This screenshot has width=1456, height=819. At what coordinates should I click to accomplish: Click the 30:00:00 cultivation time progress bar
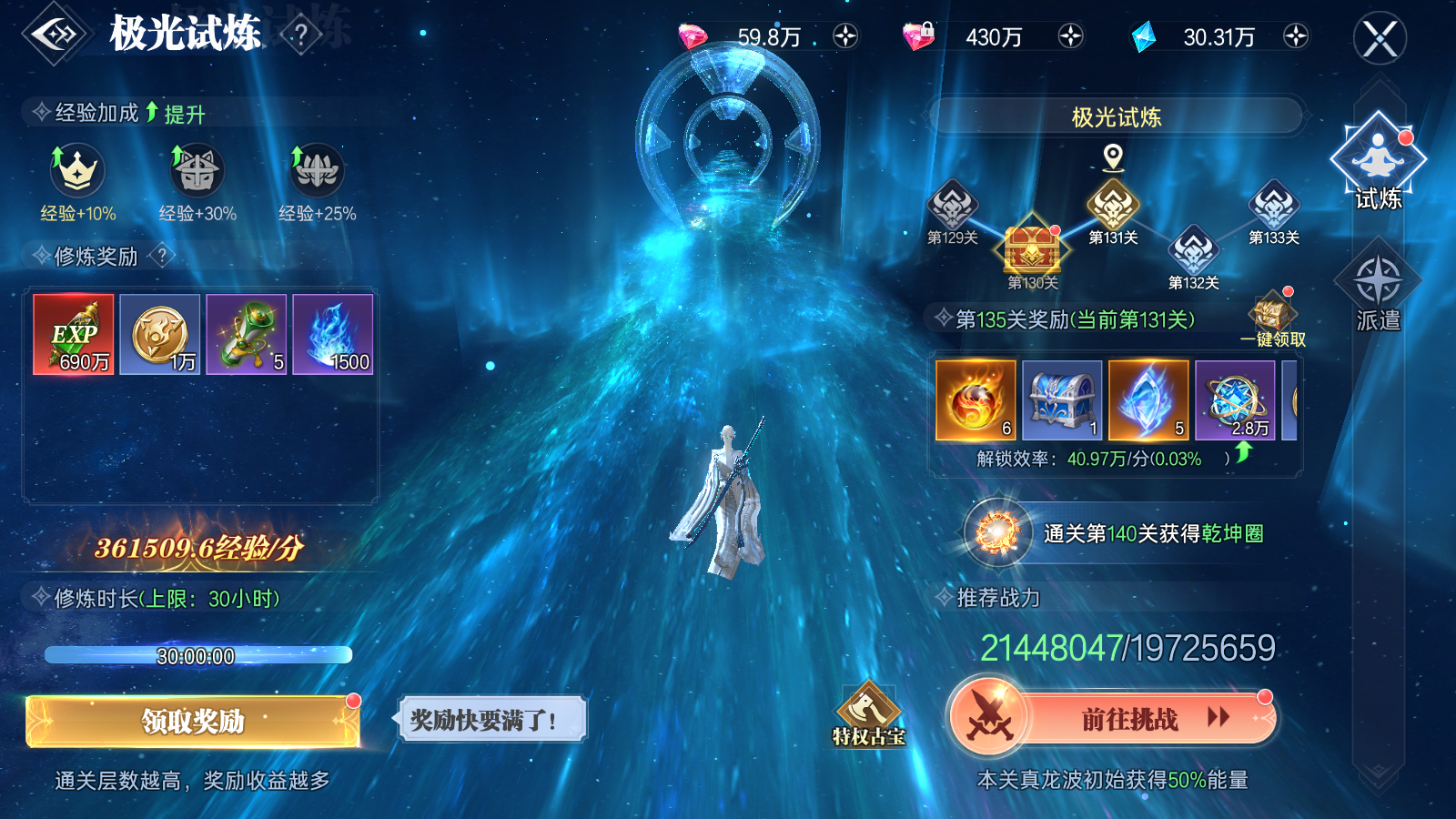197,653
